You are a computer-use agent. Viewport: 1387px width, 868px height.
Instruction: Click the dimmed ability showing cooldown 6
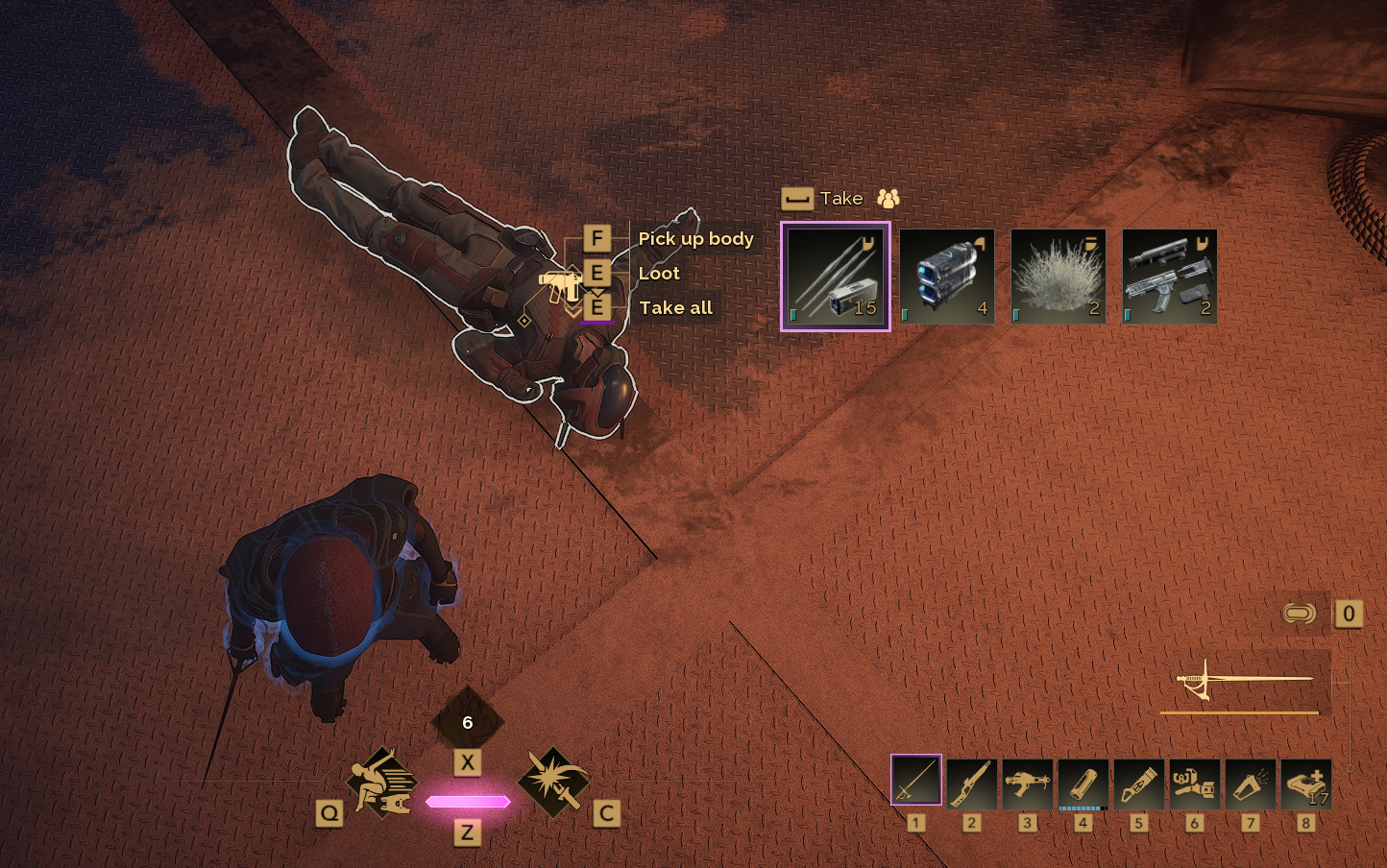(468, 722)
